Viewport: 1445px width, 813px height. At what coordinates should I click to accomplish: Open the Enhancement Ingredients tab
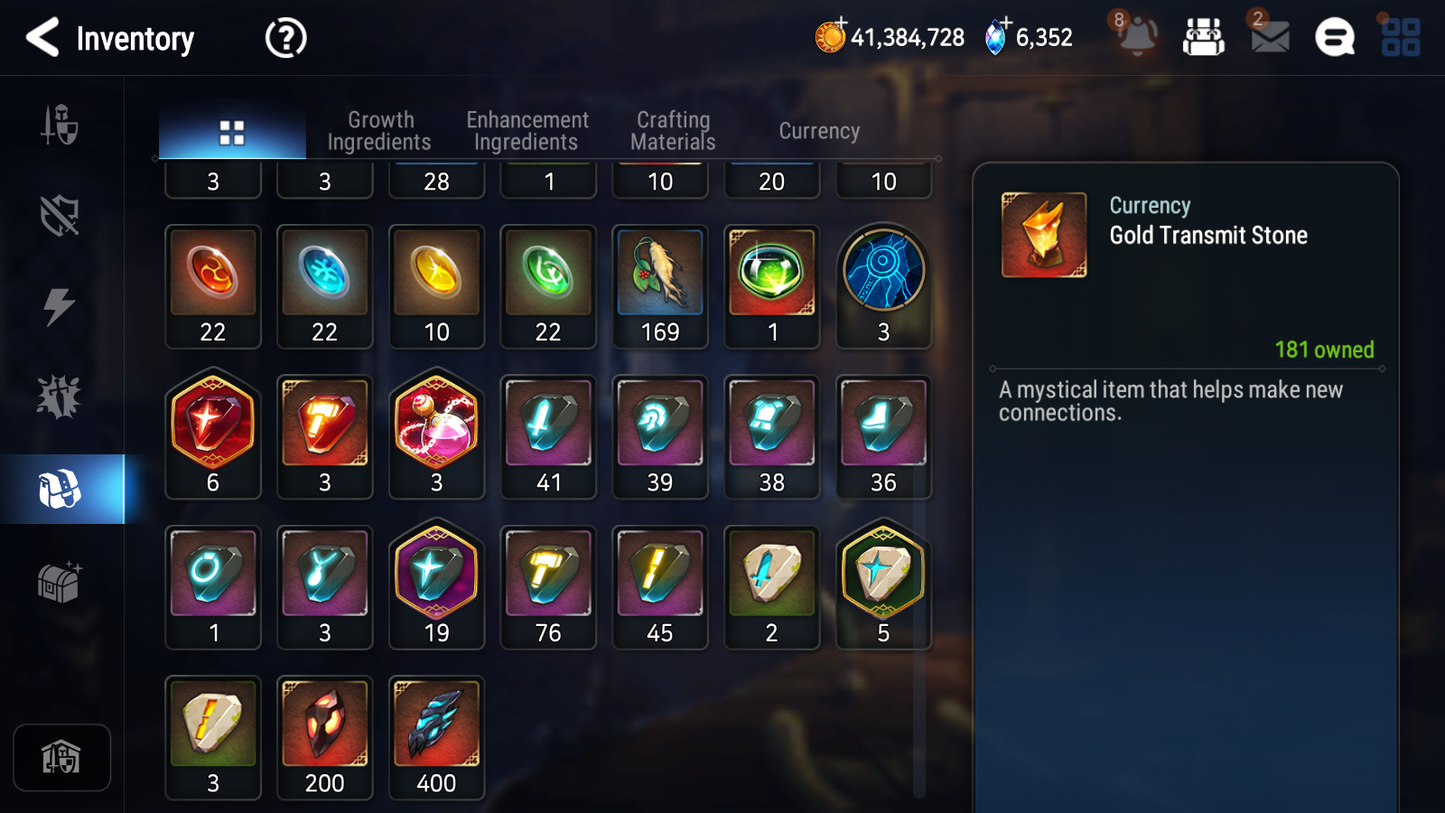click(x=526, y=130)
